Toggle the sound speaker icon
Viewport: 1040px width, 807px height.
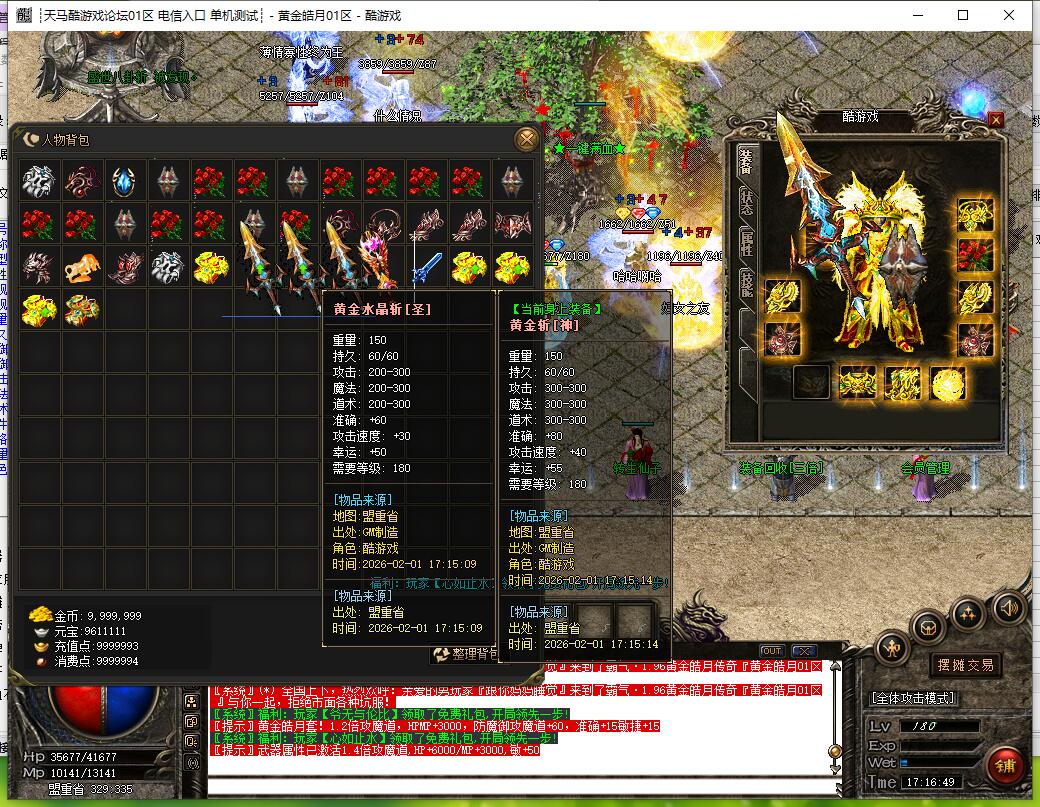point(1007,607)
